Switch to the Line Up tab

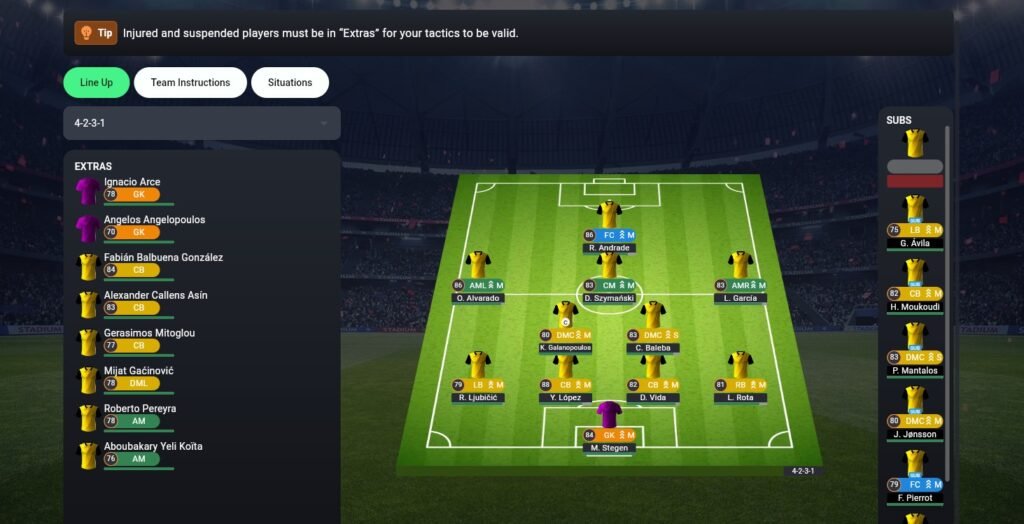pos(96,83)
